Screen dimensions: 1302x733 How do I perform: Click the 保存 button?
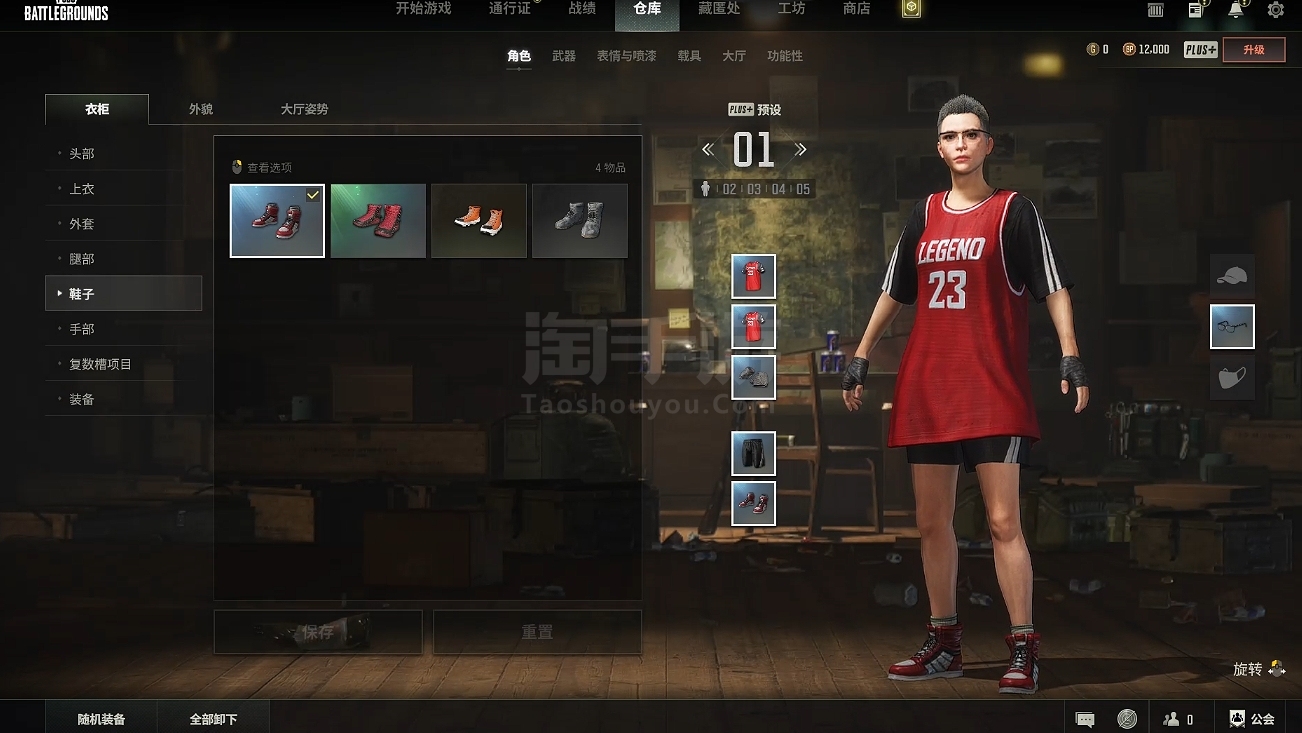click(x=318, y=632)
